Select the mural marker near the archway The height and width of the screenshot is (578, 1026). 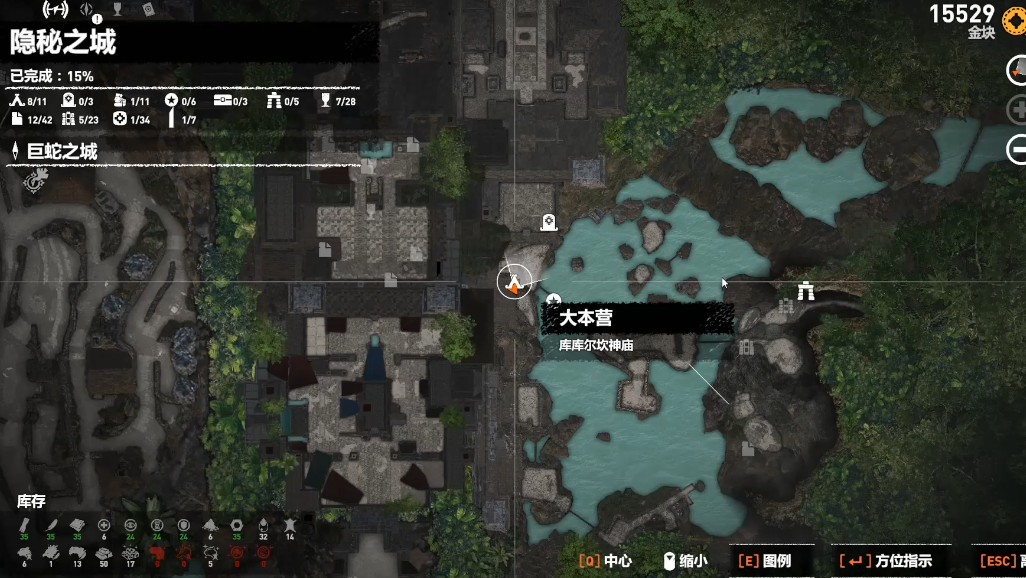(785, 306)
